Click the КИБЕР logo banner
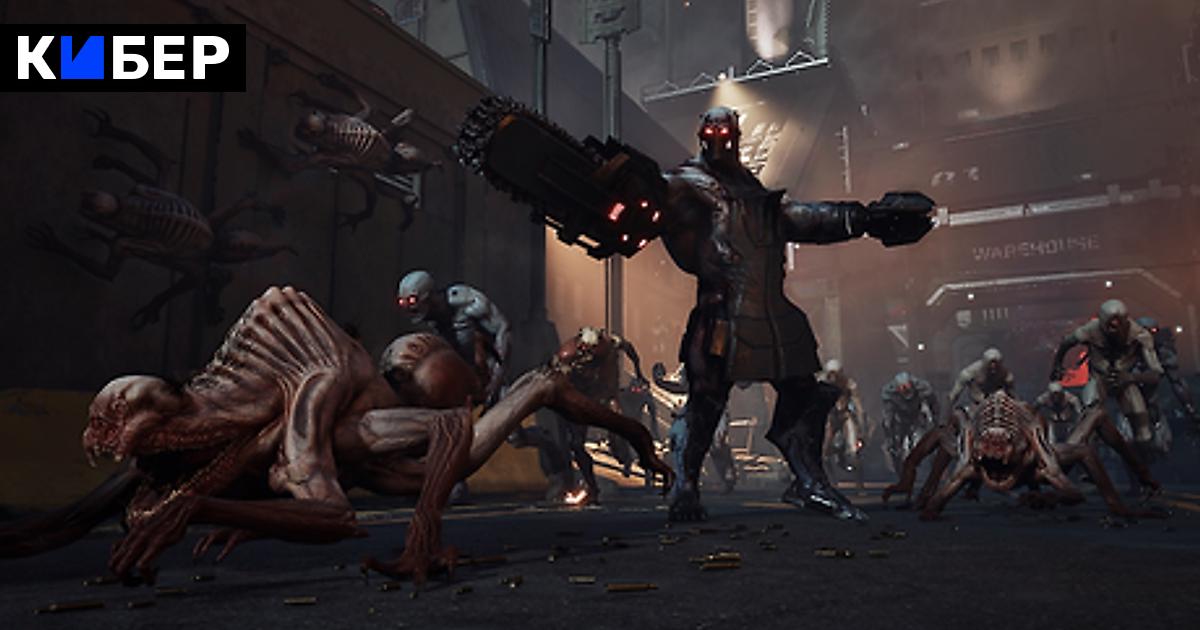1200x630 pixels. point(123,58)
